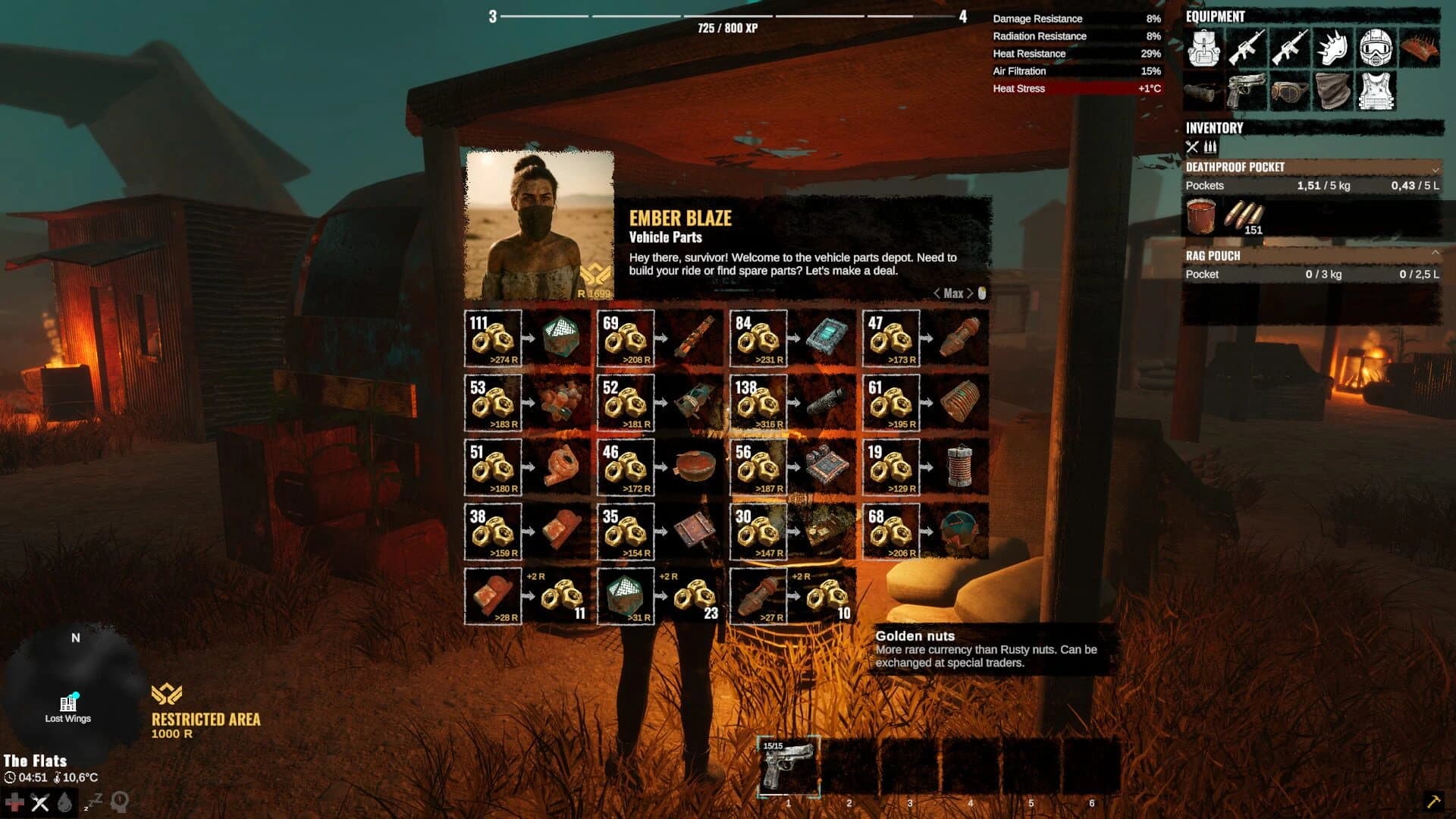Select the backpack slot in Equipment
Image resolution: width=1456 pixels, height=819 pixels.
[x=1203, y=49]
